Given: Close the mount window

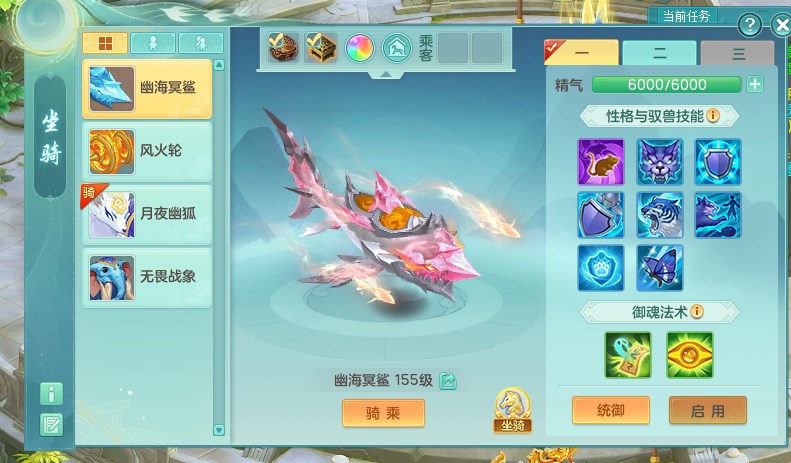Looking at the screenshot, I should (x=781, y=26).
